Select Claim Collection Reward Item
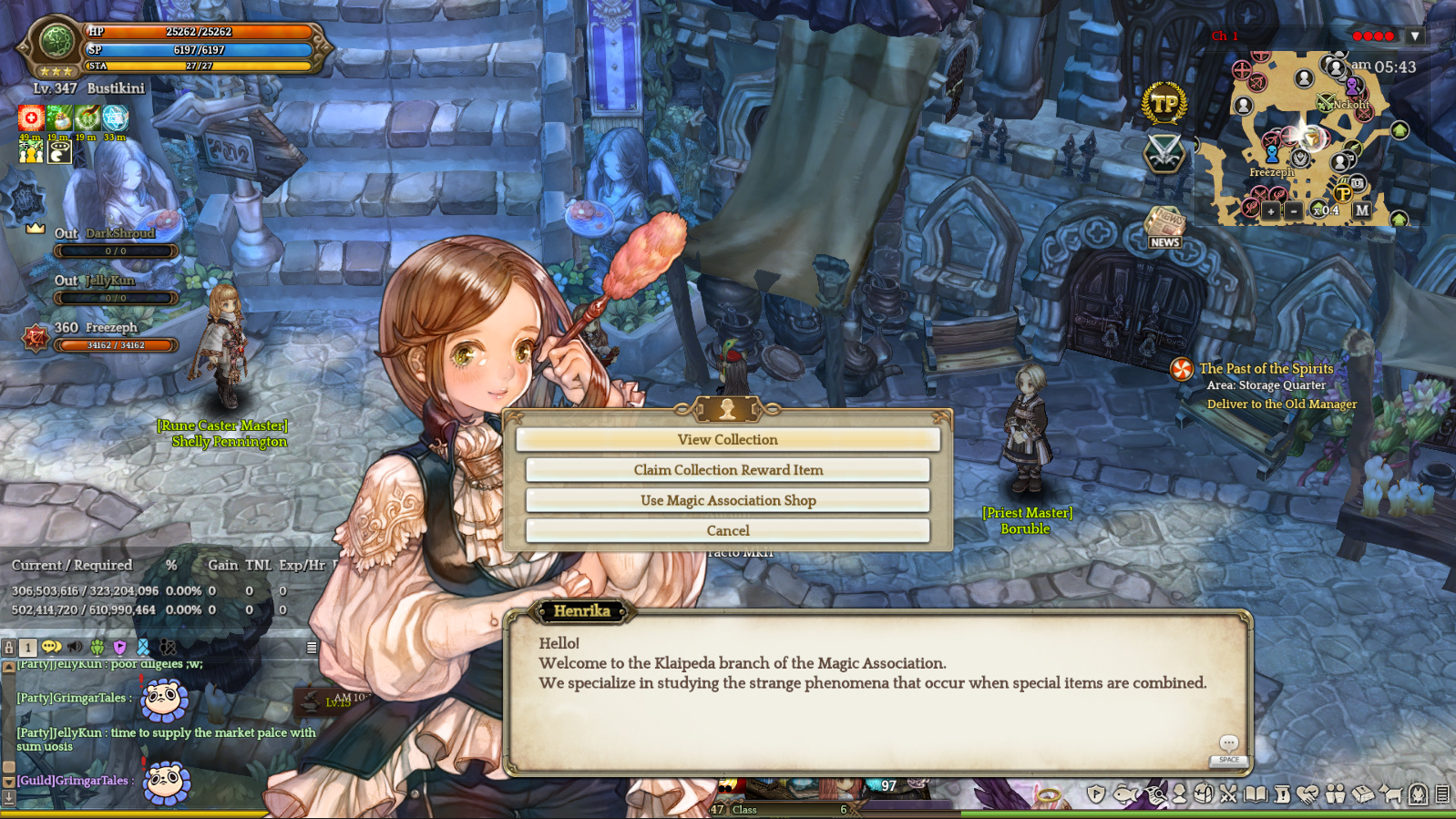Screen dimensions: 1456x819 coord(727,470)
